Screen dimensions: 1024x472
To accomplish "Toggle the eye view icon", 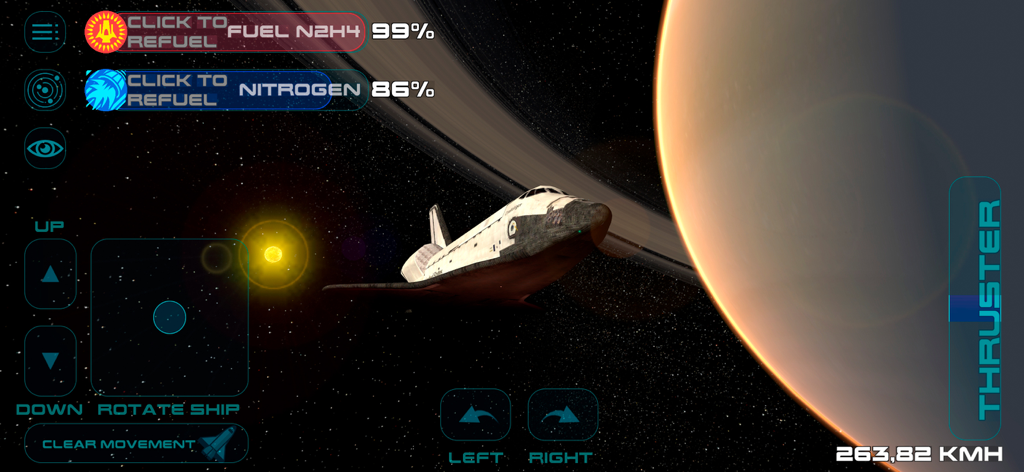I will click(44, 148).
